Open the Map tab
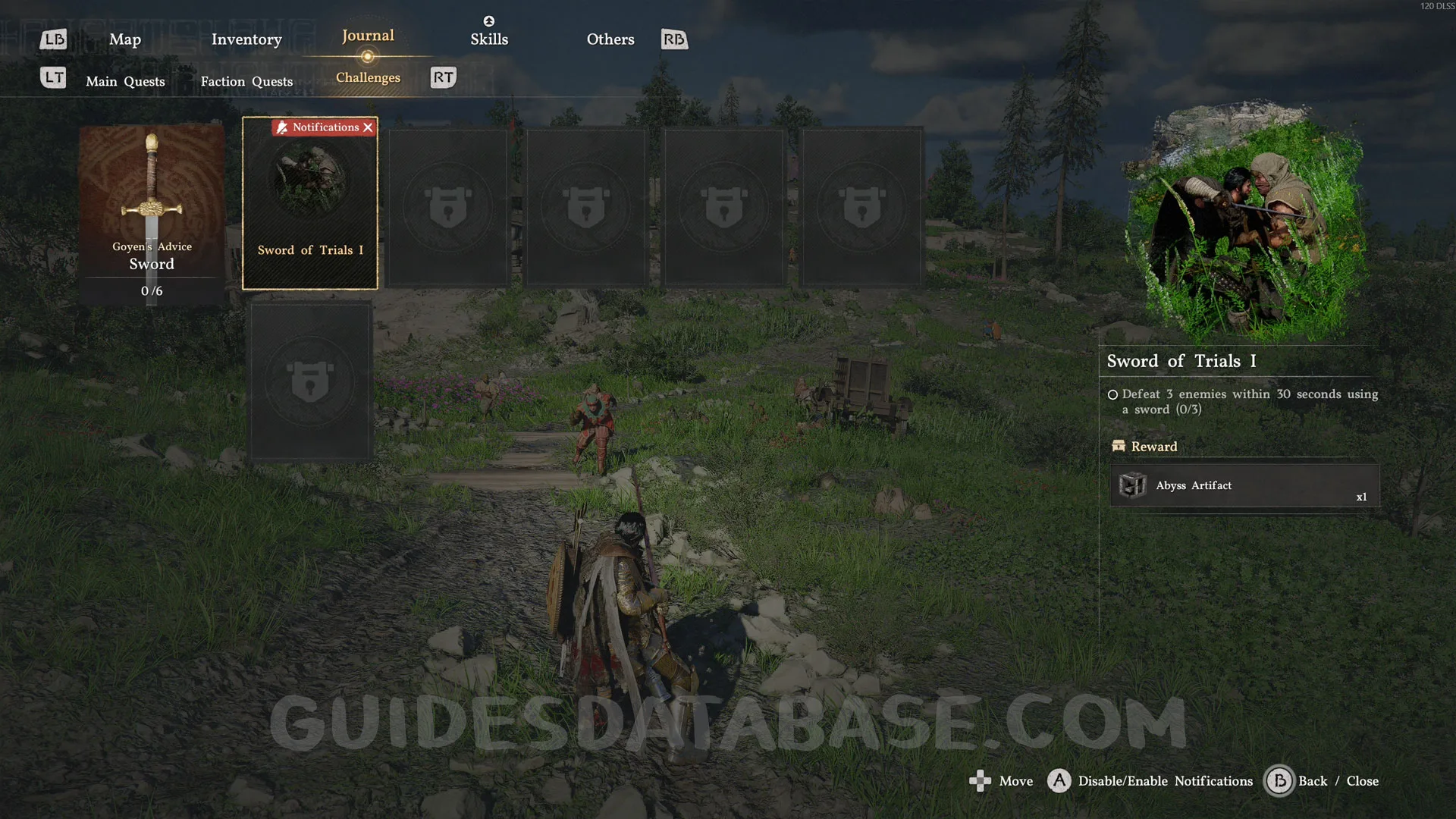 point(125,39)
